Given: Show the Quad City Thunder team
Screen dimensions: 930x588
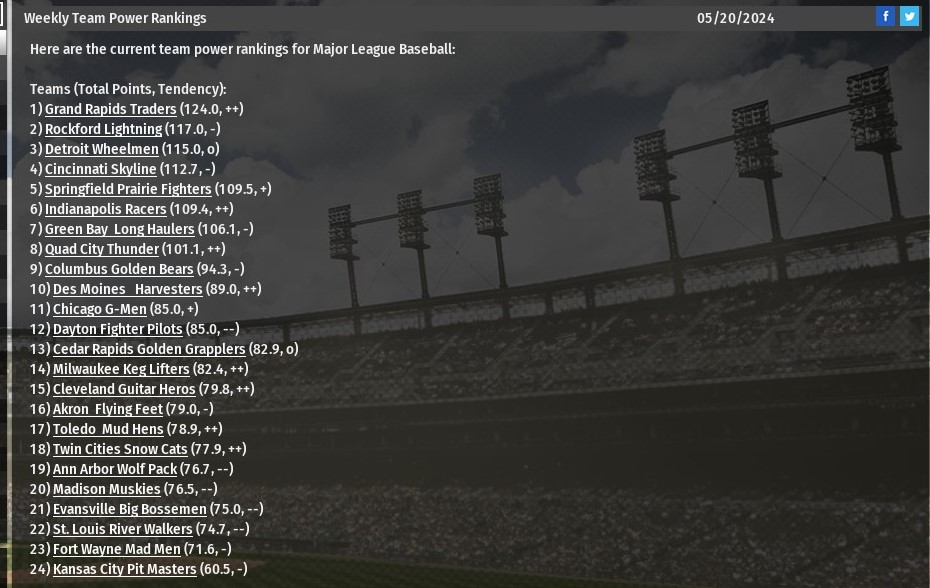Looking at the screenshot, I should click(x=101, y=249).
